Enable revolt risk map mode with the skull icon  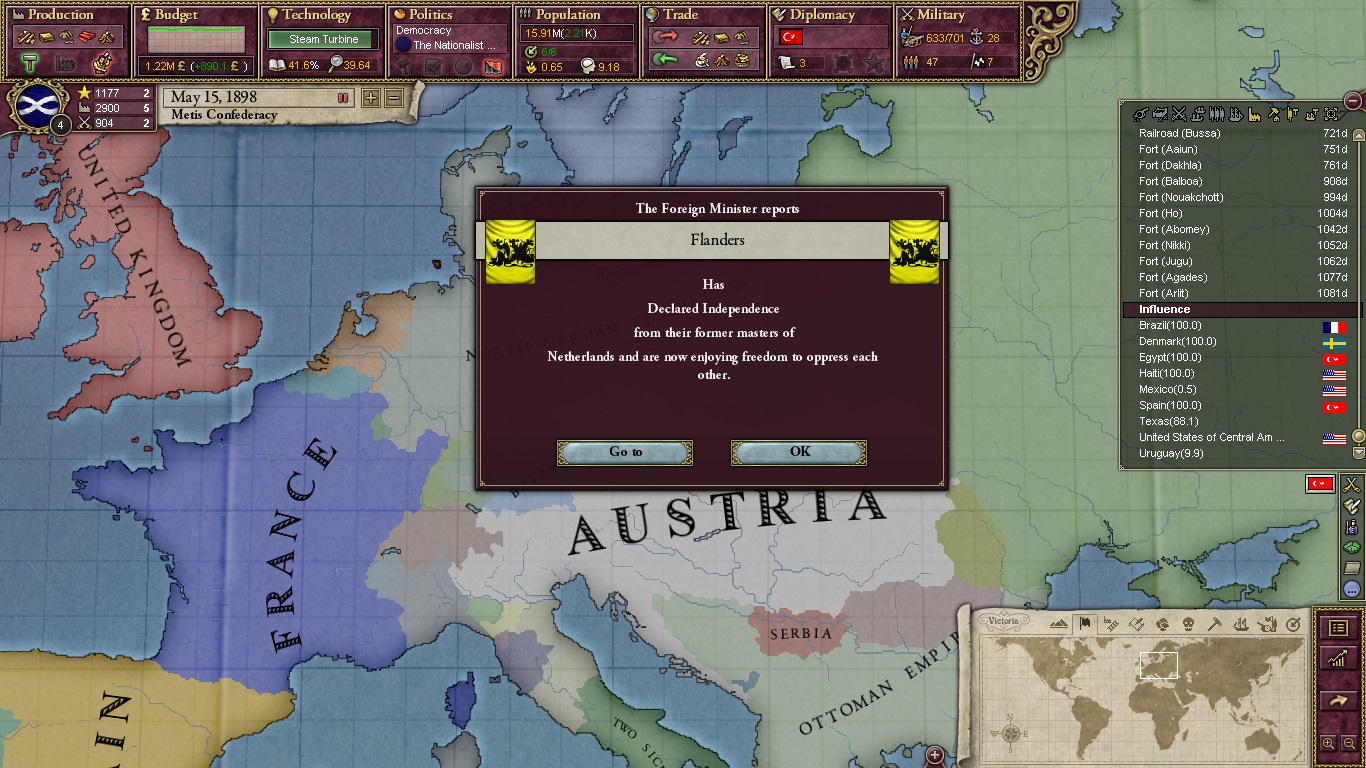[1188, 623]
